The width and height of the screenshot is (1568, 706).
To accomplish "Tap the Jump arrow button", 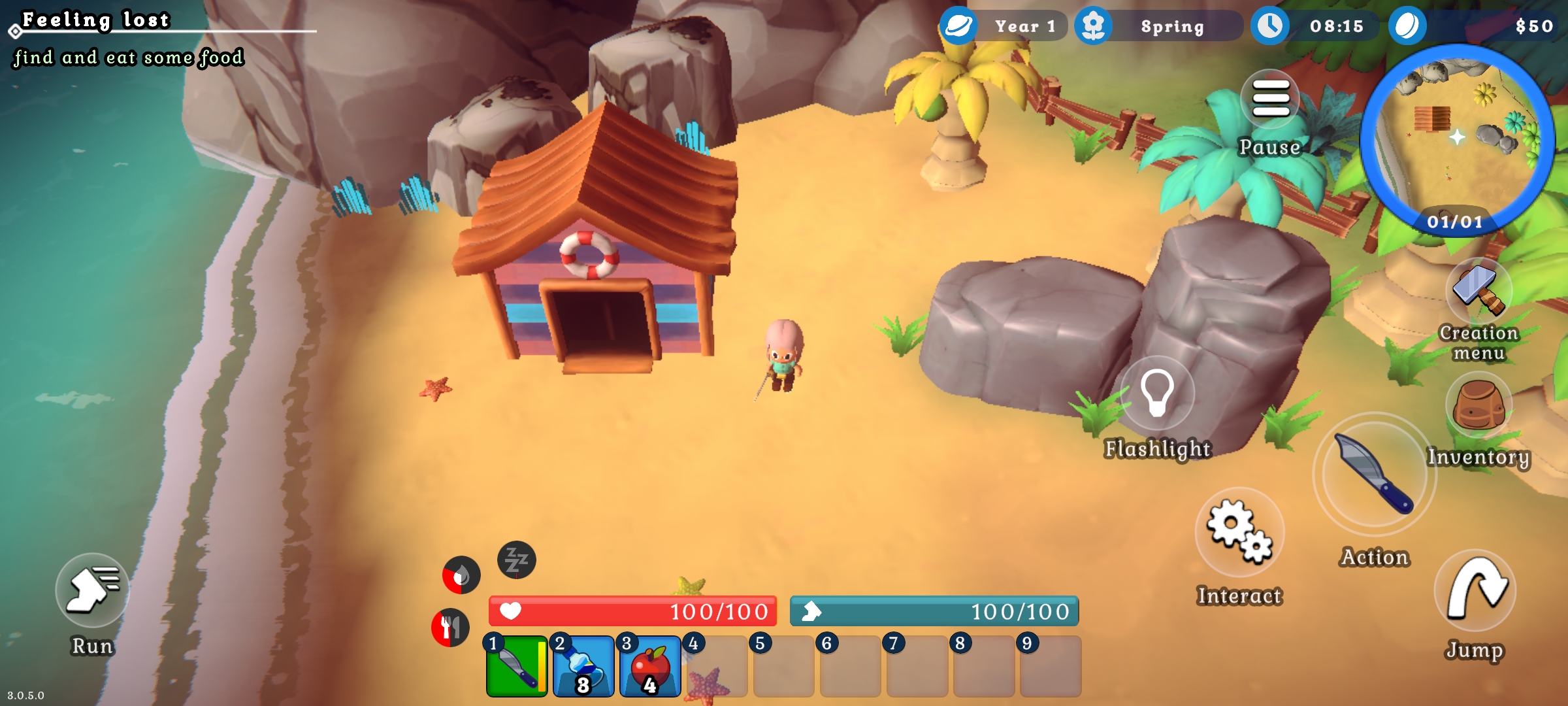I will click(1475, 590).
